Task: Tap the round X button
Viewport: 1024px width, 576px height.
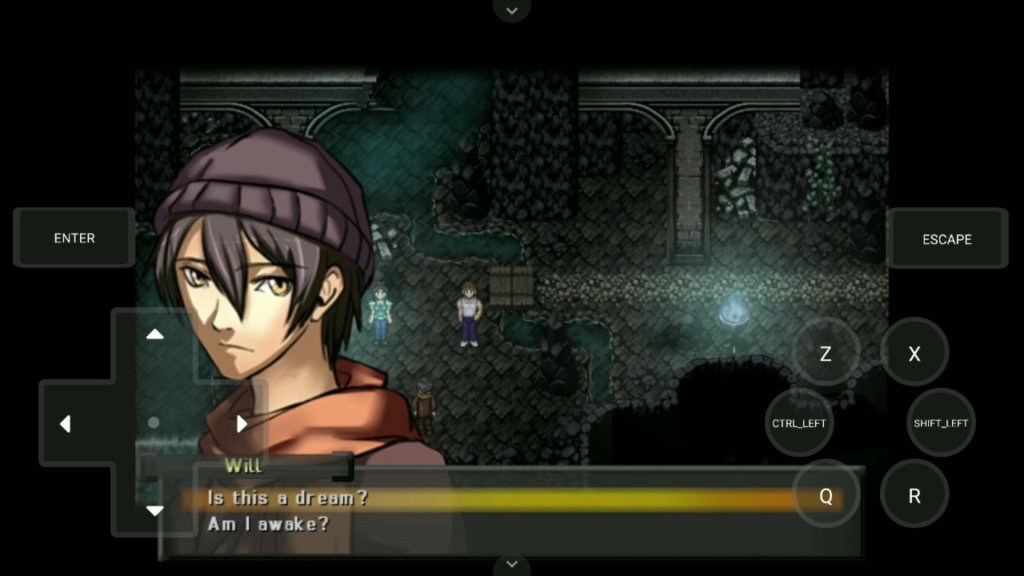Action: click(x=914, y=354)
